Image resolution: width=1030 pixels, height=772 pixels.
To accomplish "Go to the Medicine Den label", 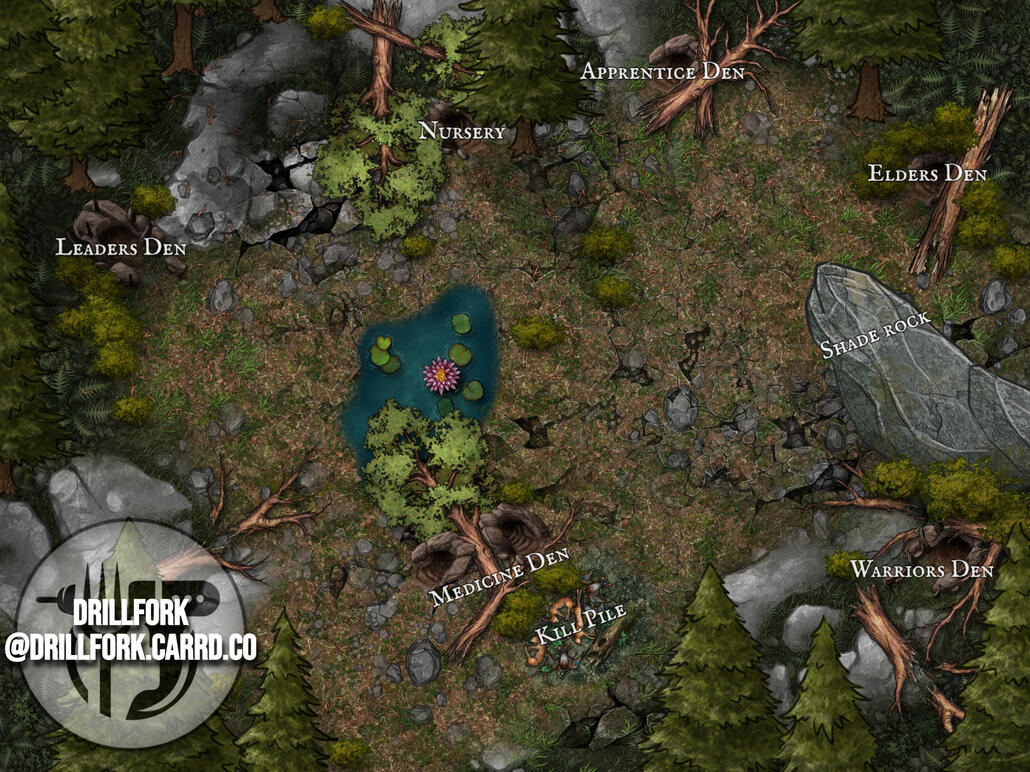I will [499, 576].
